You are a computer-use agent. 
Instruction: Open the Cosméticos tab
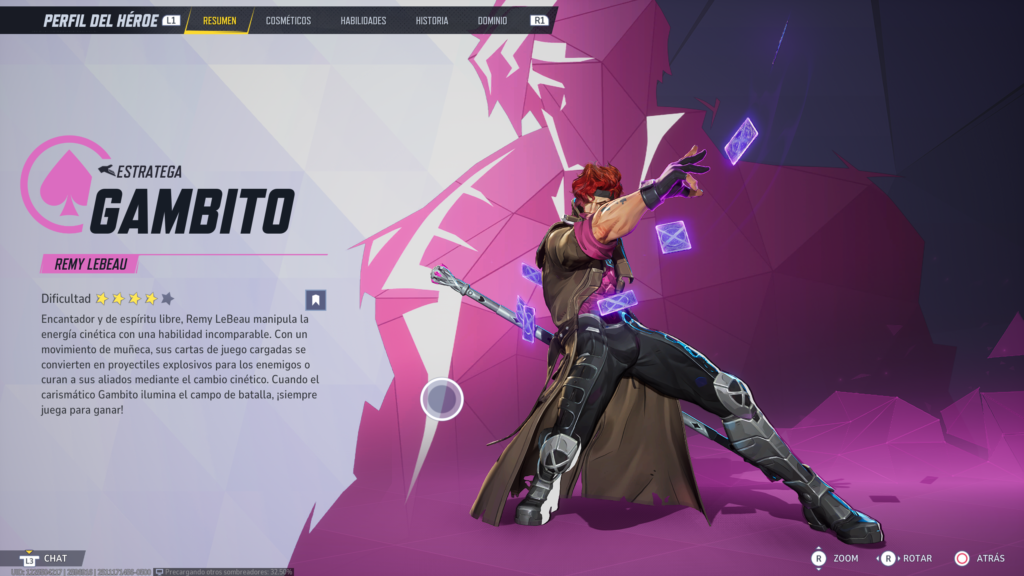288,20
